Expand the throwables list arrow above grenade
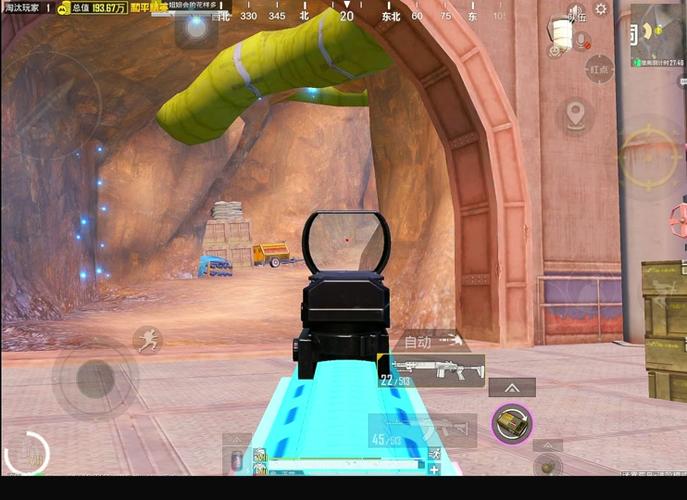The image size is (687, 500). tap(511, 388)
